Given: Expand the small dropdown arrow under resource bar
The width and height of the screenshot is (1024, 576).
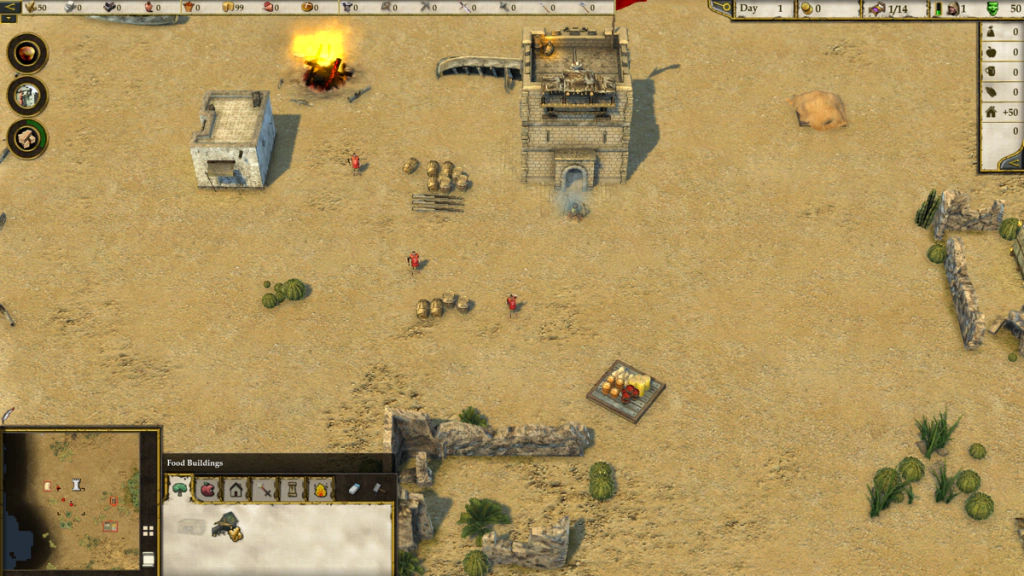Looking at the screenshot, I should (8, 18).
